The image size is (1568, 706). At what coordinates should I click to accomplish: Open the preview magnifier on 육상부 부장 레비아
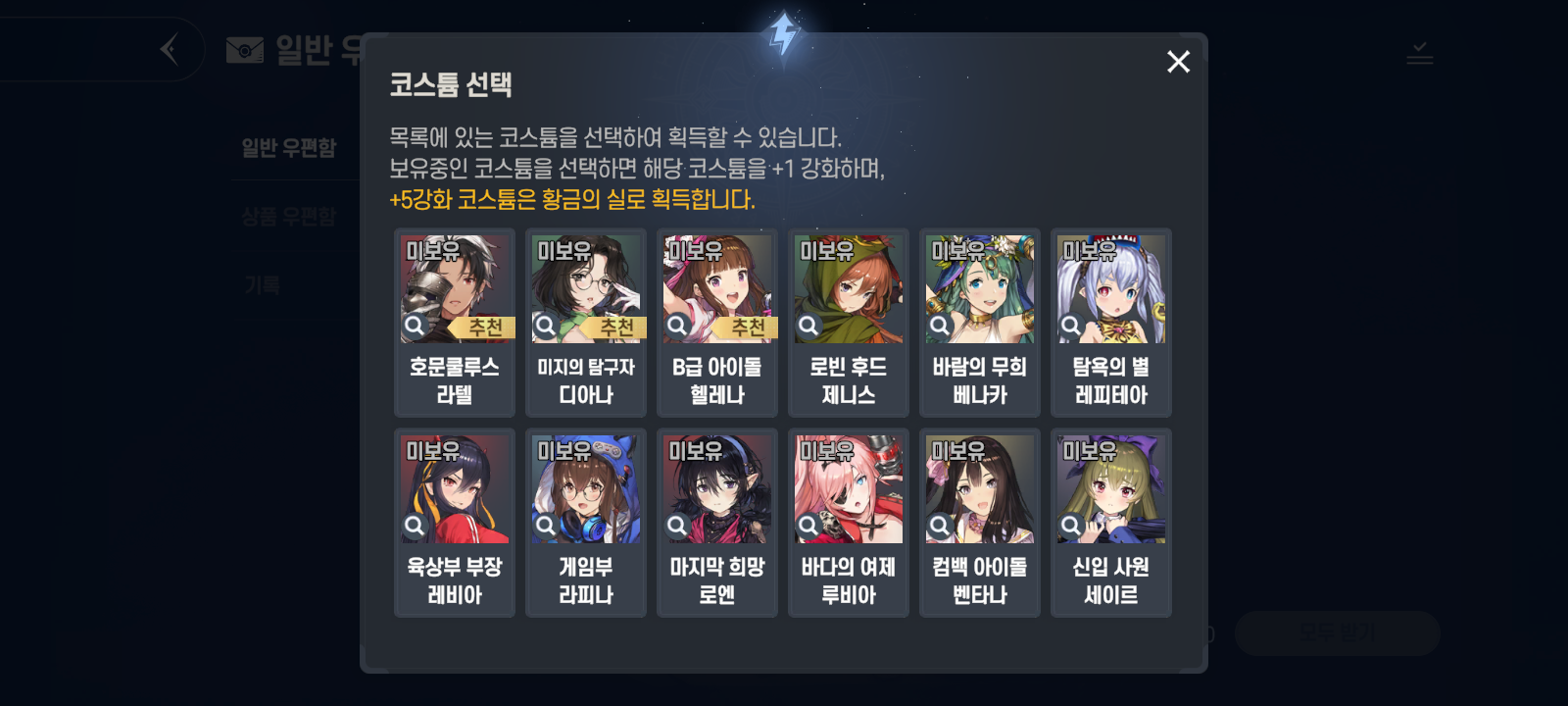(416, 525)
